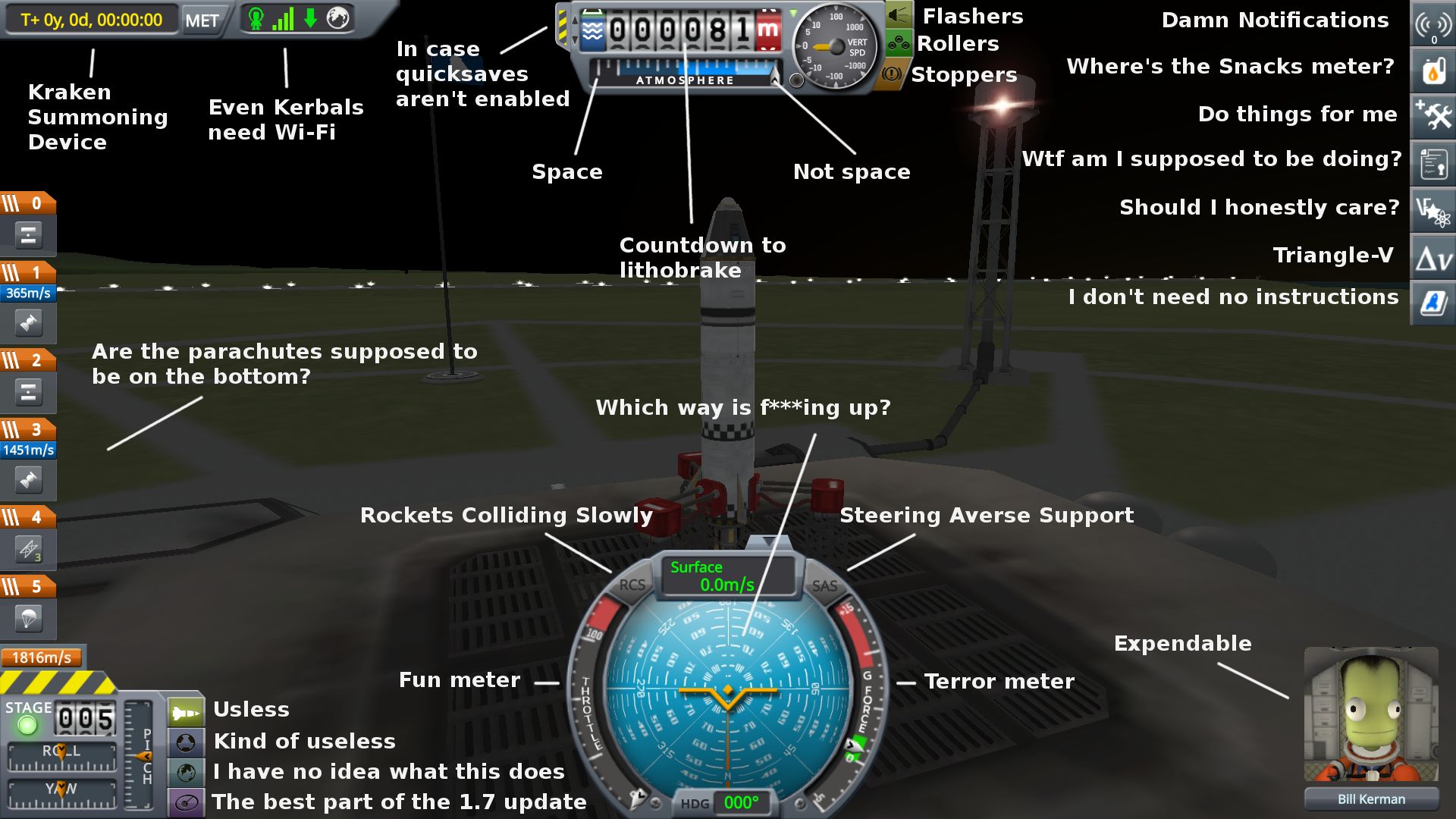
Task: Open the Contracts list icon
Action: [1432, 163]
